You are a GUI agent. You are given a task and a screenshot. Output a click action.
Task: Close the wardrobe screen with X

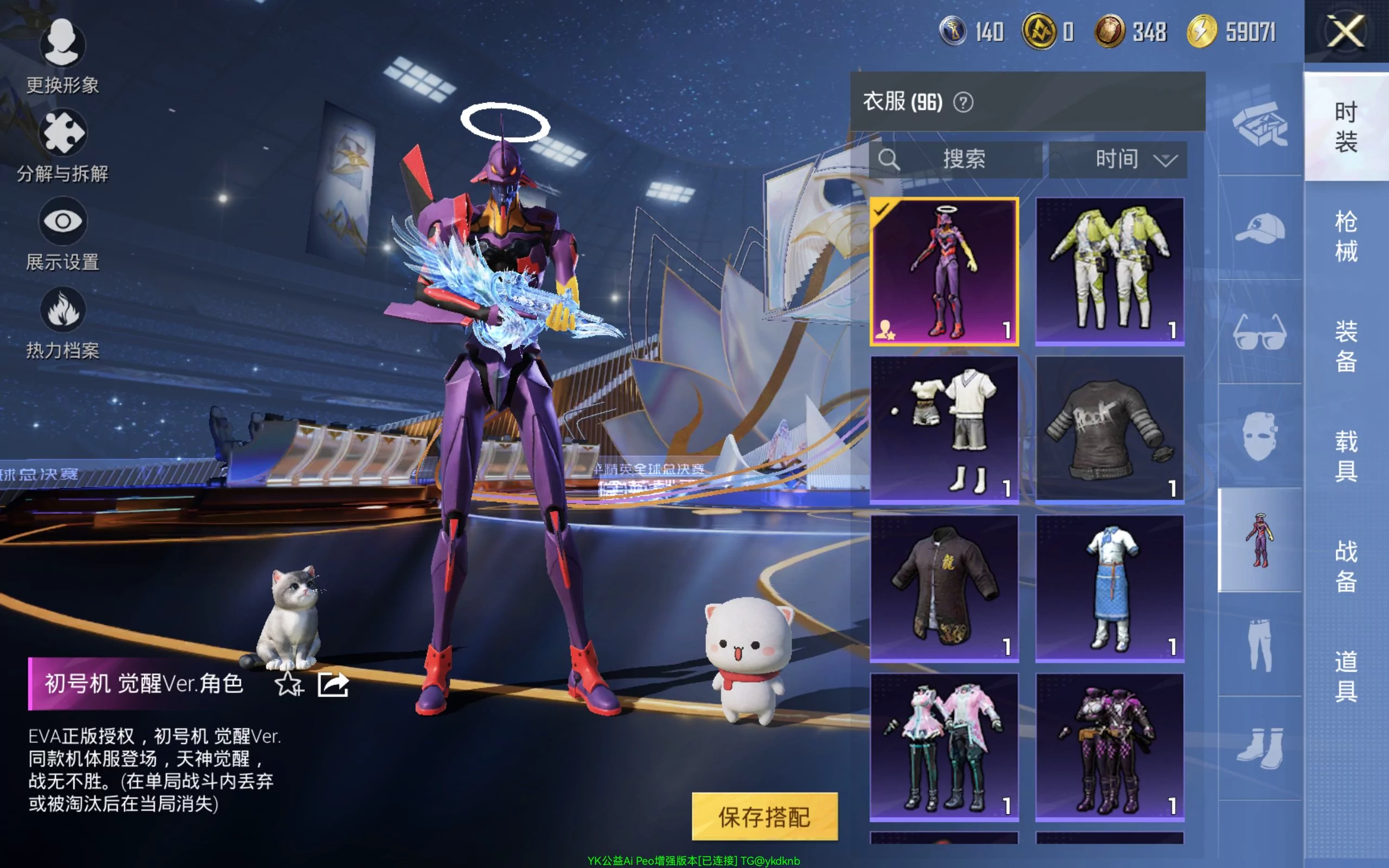1346,31
